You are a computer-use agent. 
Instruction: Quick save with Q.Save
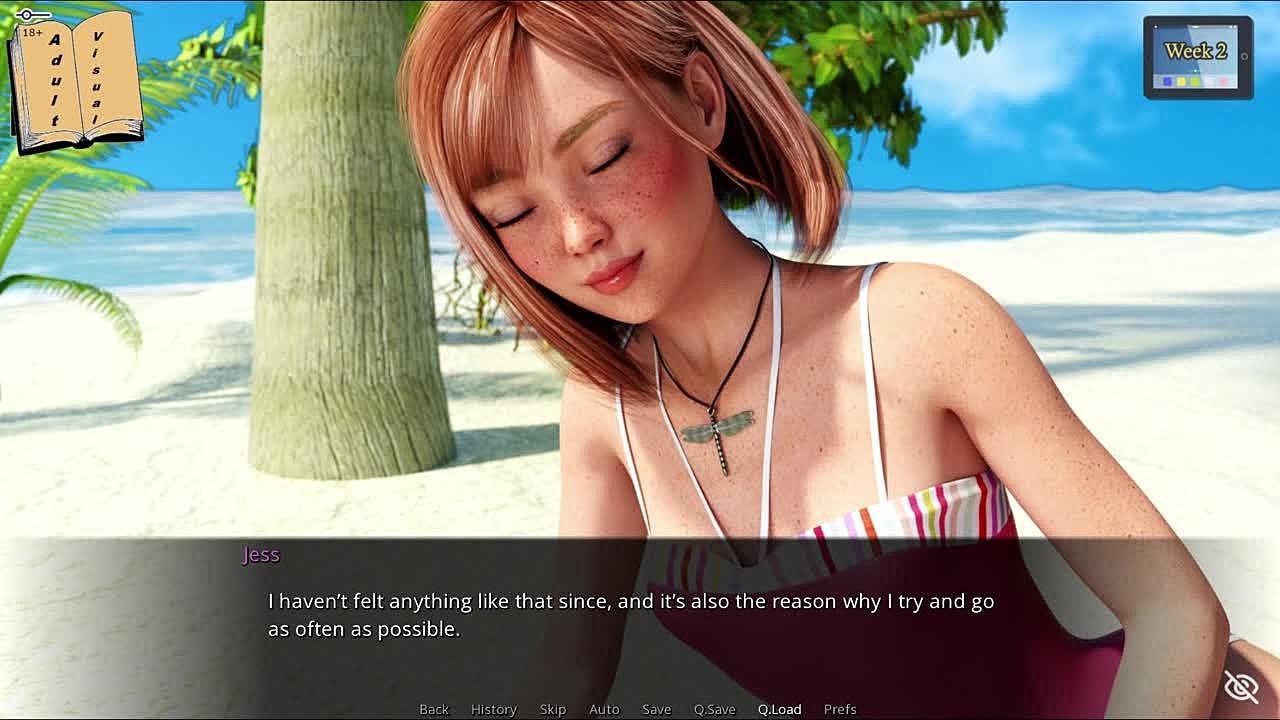point(714,709)
